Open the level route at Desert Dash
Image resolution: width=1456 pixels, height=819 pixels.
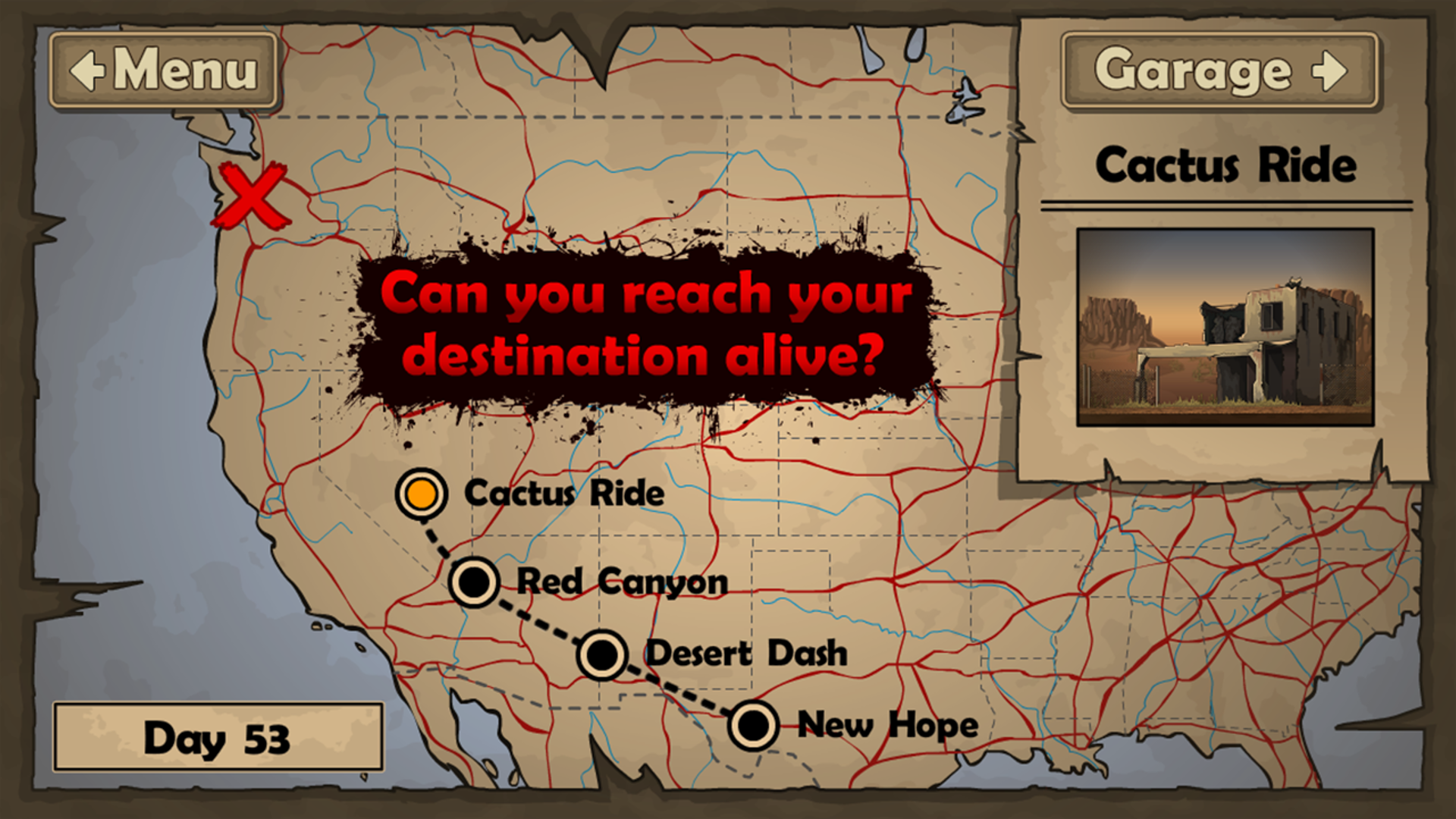tap(600, 654)
